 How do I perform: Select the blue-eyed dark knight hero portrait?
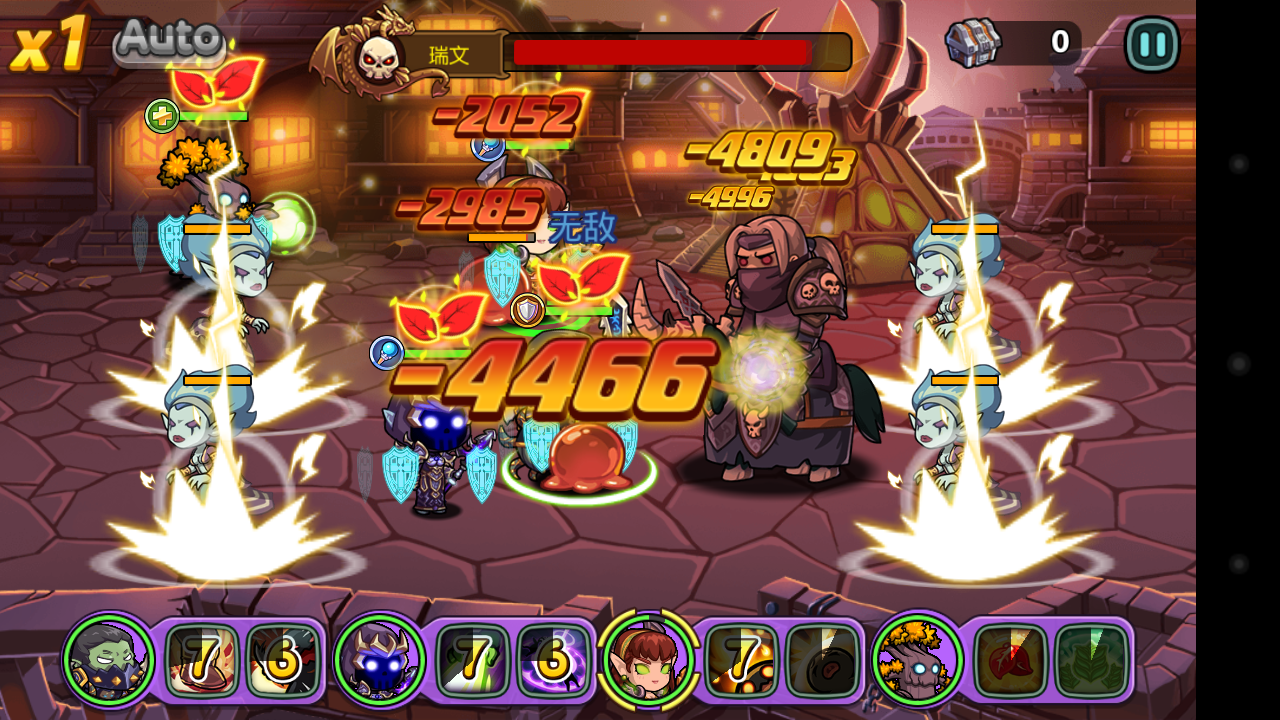tap(380, 660)
